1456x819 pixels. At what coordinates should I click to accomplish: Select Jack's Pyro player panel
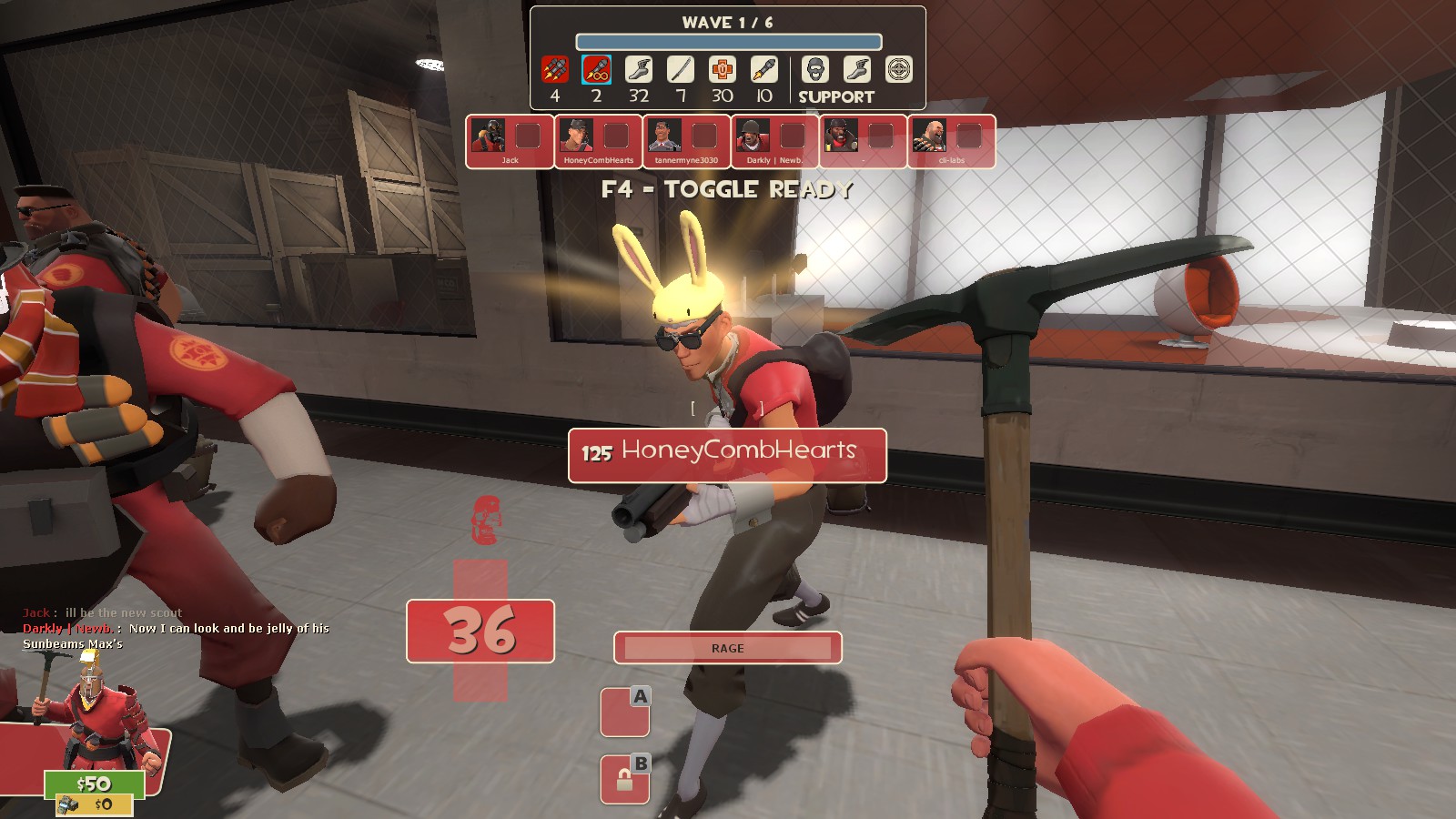pos(510,141)
